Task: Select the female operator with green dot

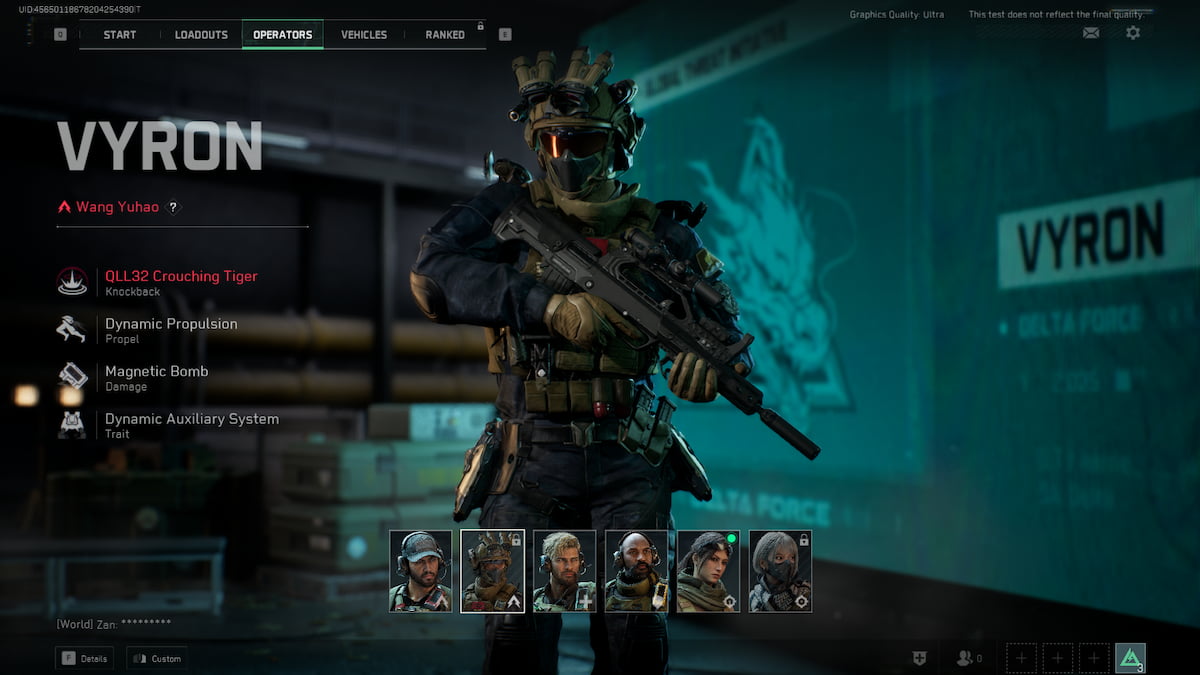Action: [709, 571]
